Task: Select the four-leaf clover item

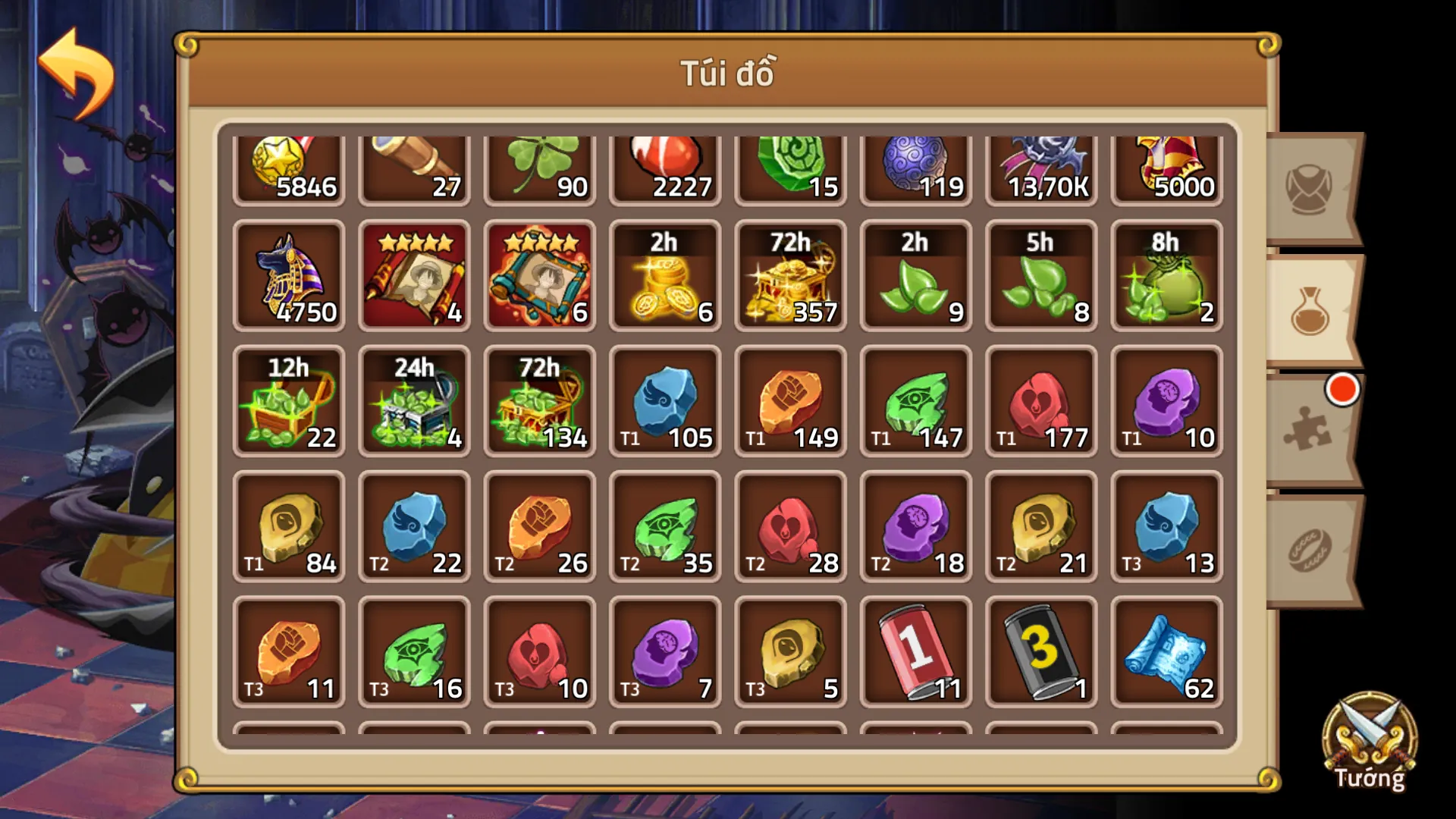Action: tap(539, 167)
